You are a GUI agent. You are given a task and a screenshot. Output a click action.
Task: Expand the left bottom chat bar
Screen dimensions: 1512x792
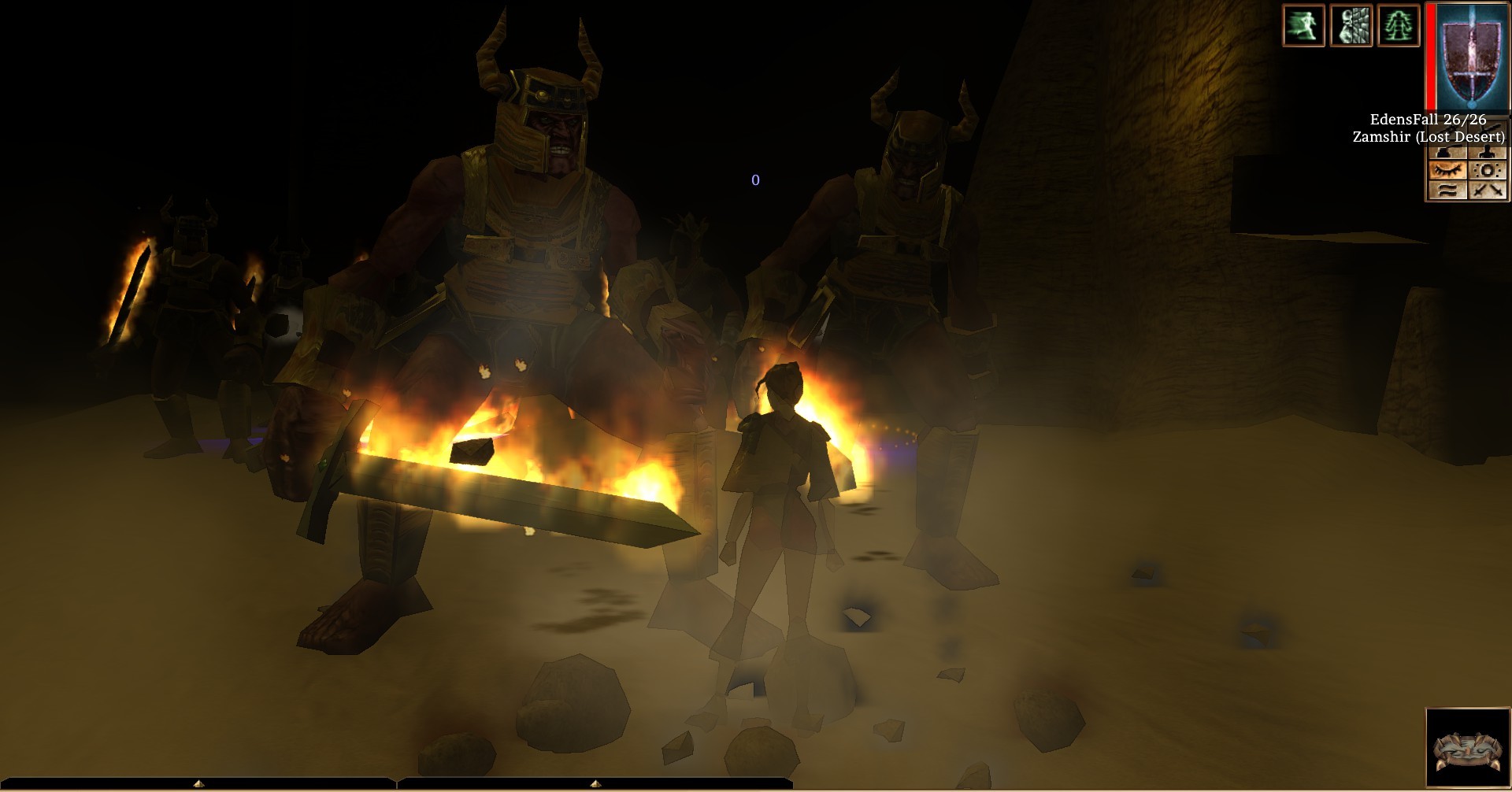199,784
